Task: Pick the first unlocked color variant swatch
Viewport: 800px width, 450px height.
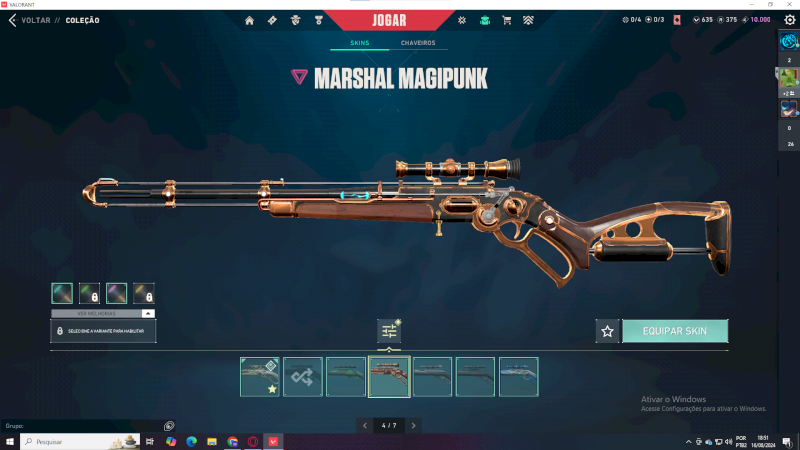Action: click(62, 293)
